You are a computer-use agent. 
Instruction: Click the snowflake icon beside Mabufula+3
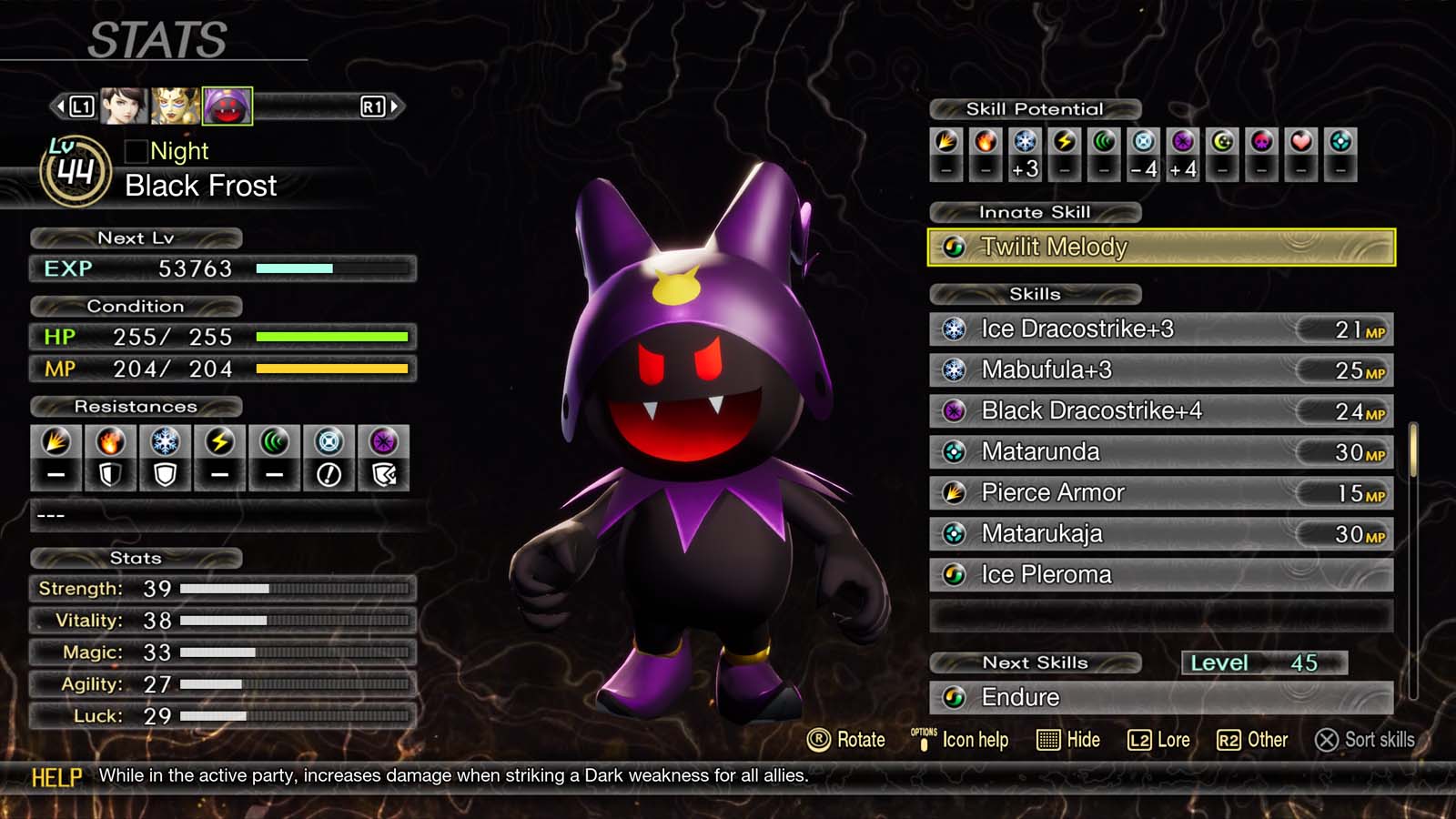tap(955, 369)
